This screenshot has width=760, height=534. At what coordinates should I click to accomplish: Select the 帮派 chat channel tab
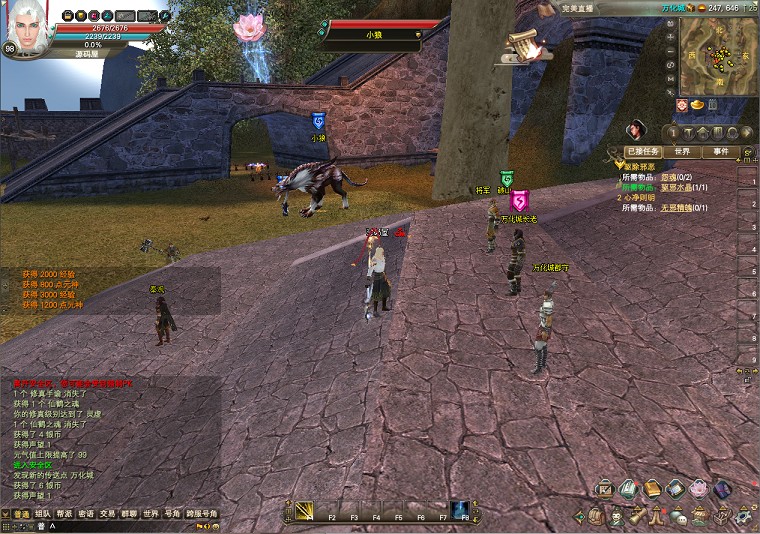[64, 513]
